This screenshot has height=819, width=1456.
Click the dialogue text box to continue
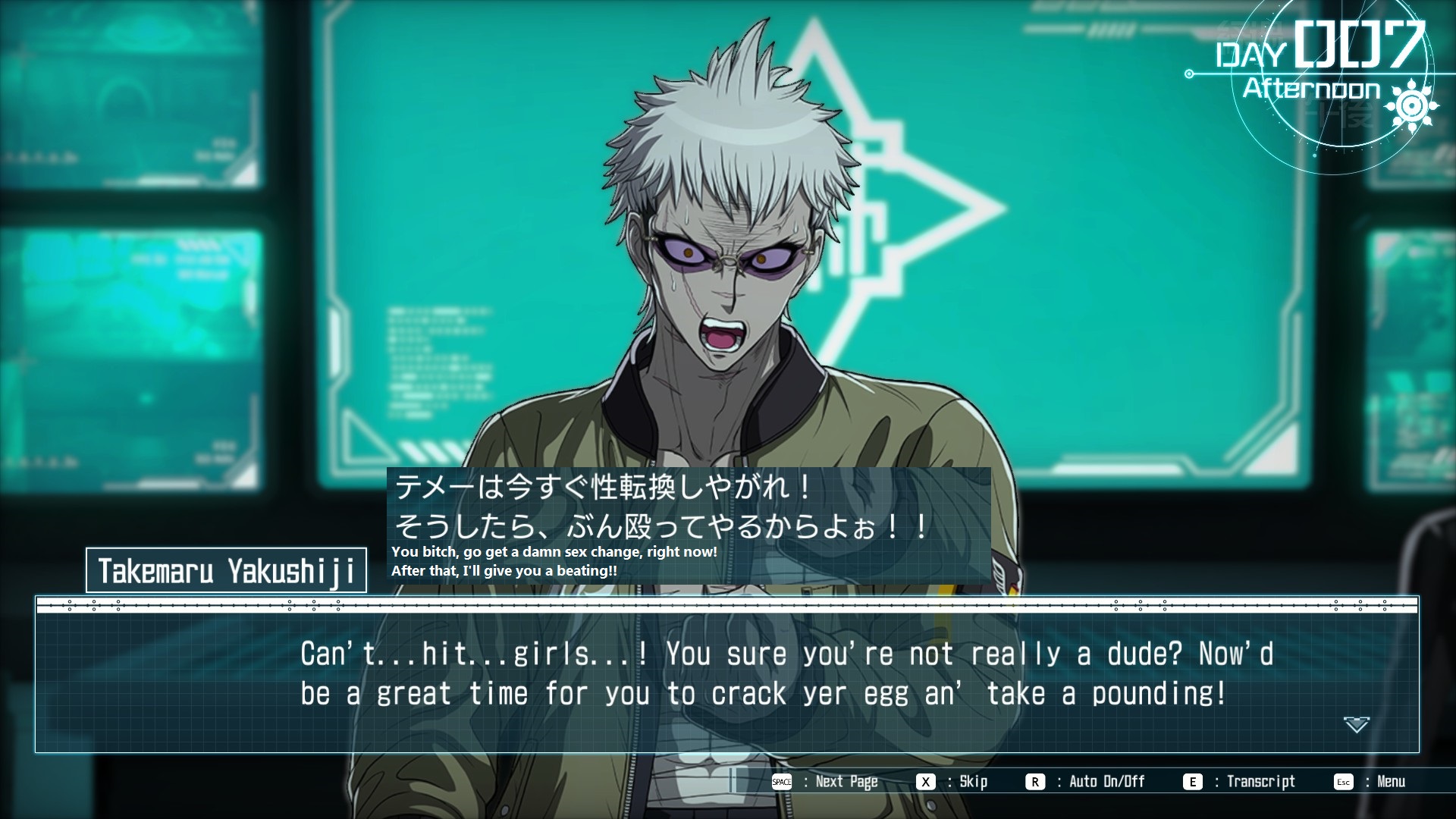726,675
